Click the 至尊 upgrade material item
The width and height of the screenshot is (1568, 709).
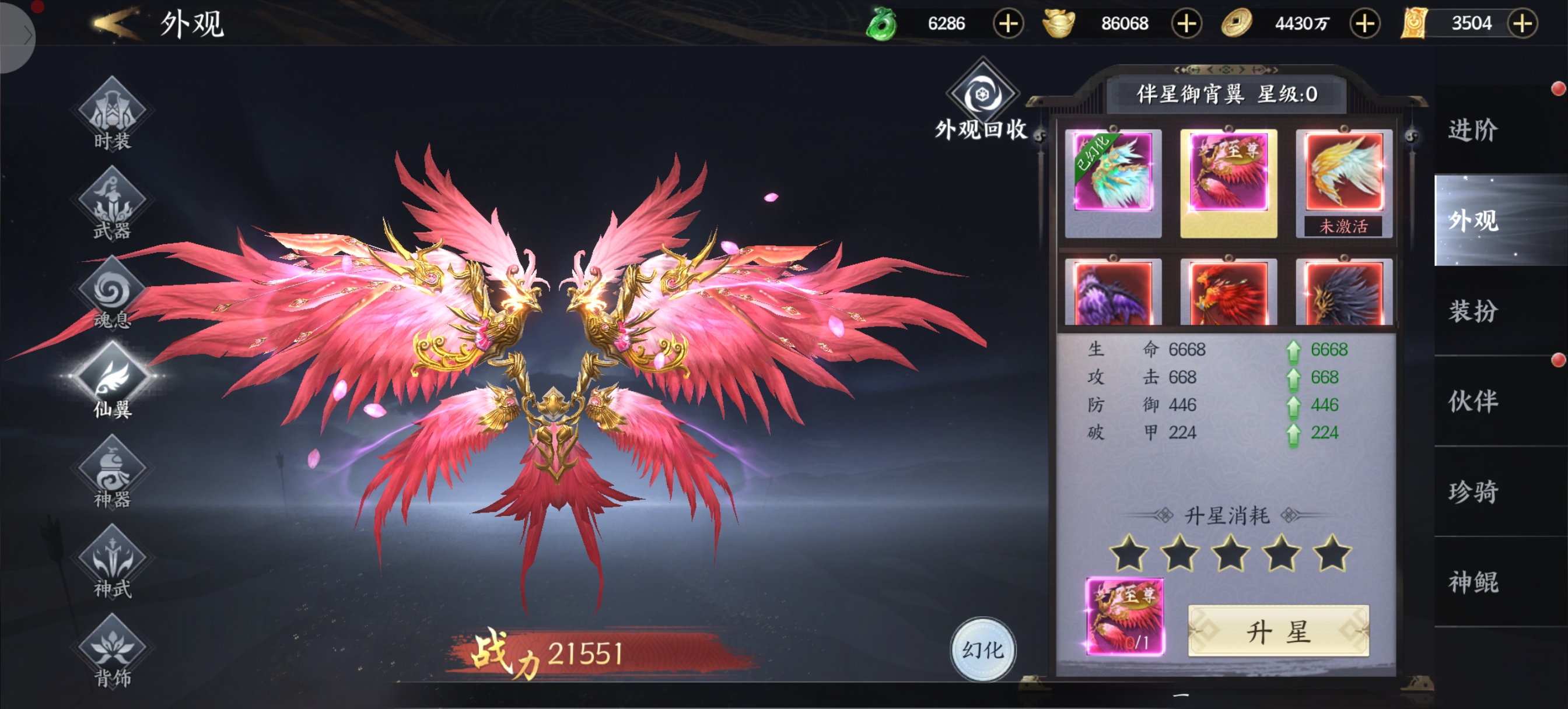1125,616
